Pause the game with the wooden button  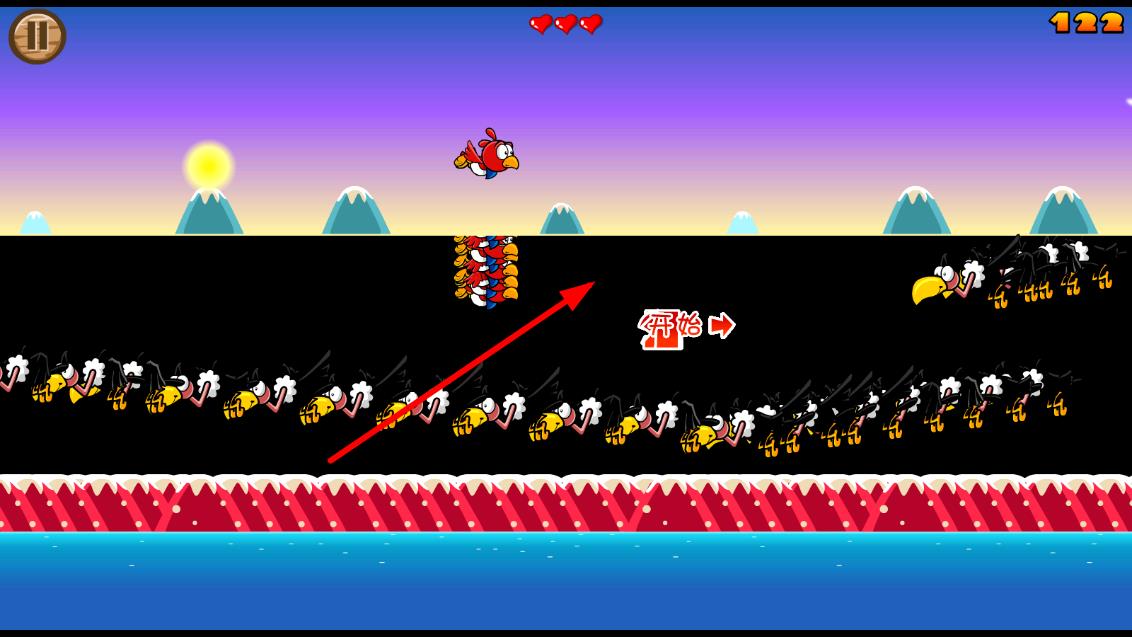coord(37,36)
